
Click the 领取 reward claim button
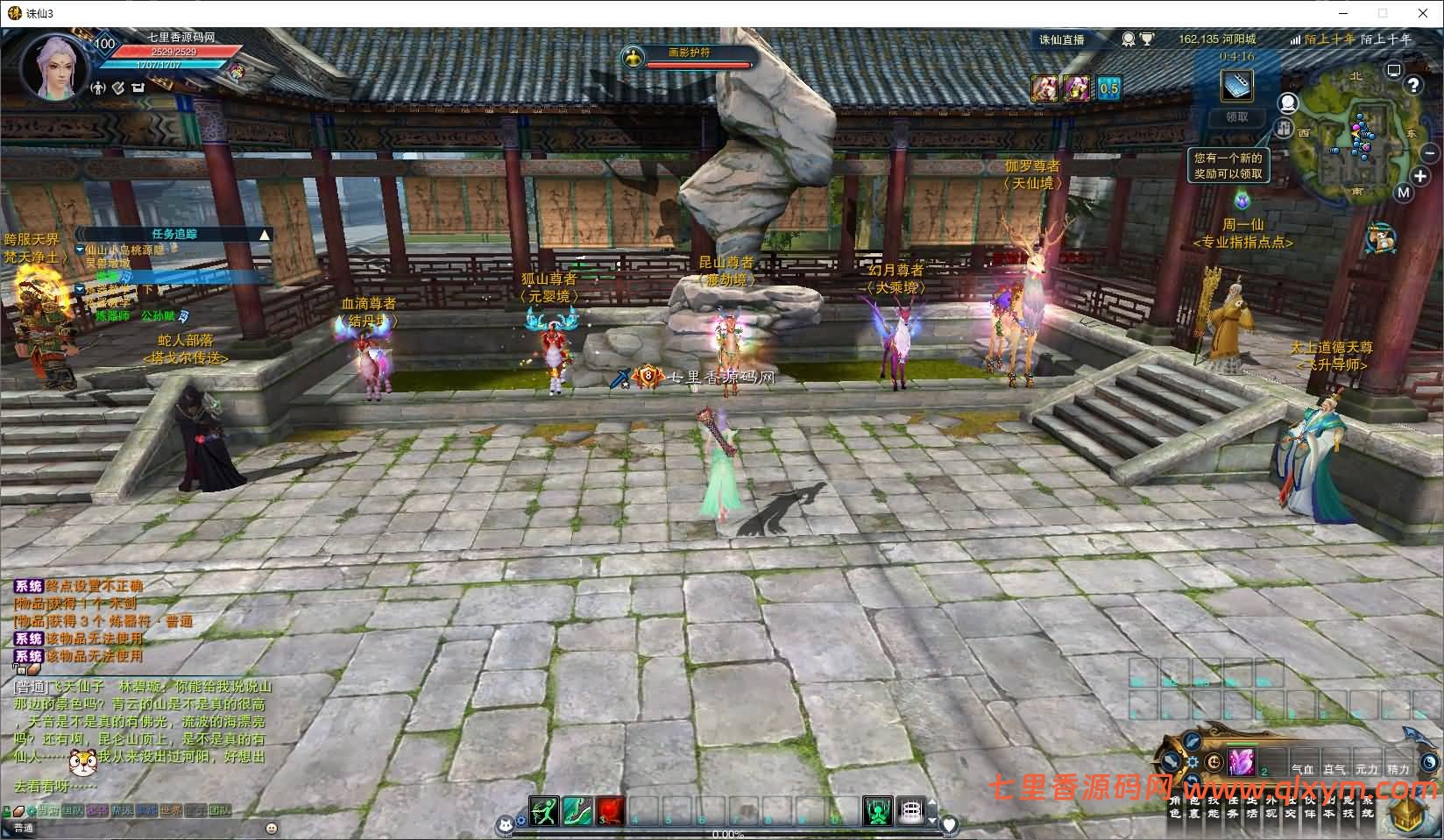pyautogui.click(x=1235, y=116)
